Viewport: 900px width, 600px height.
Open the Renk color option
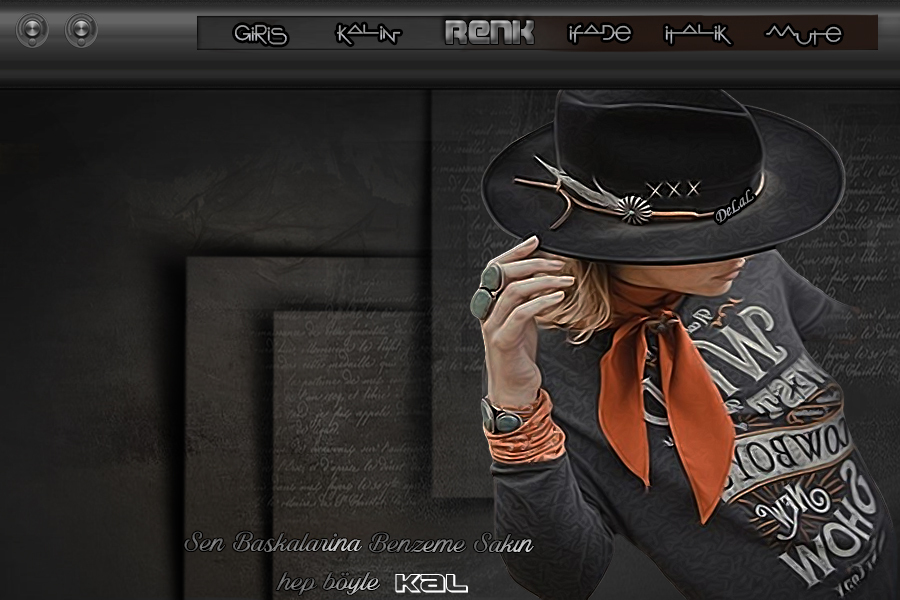click(x=489, y=33)
